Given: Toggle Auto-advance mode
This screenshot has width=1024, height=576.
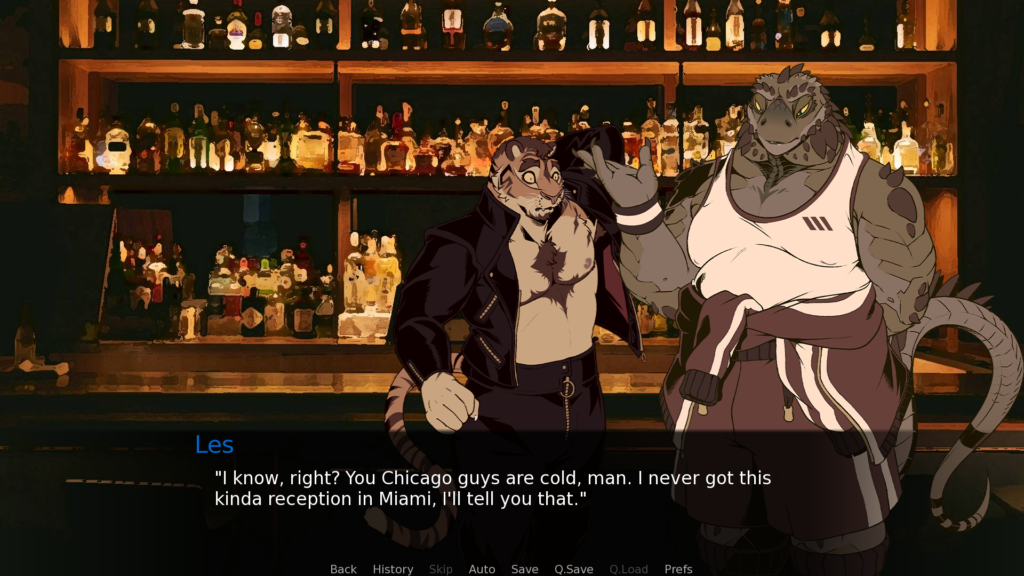Looking at the screenshot, I should [x=482, y=569].
